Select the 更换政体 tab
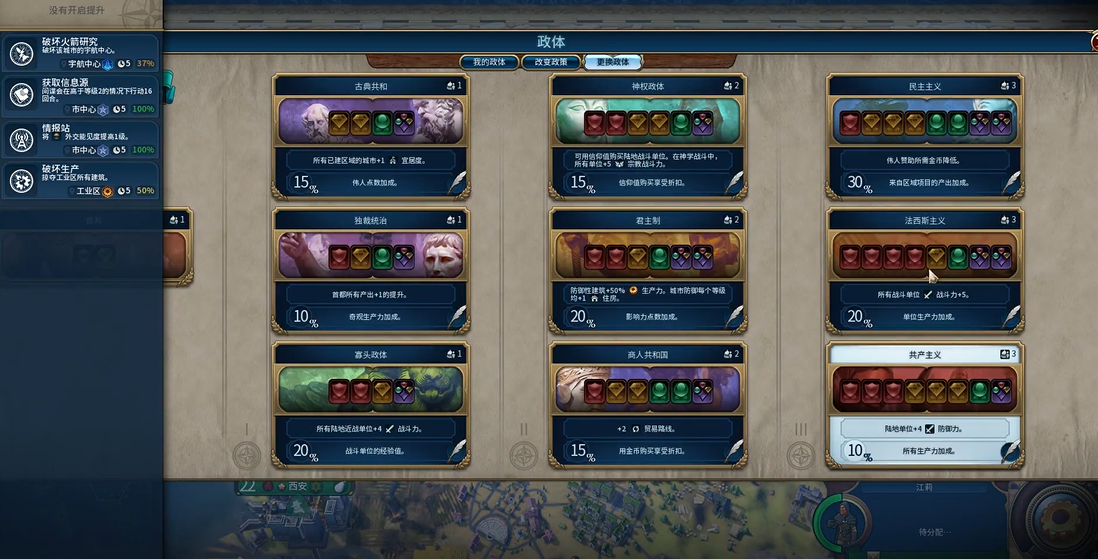 613,62
